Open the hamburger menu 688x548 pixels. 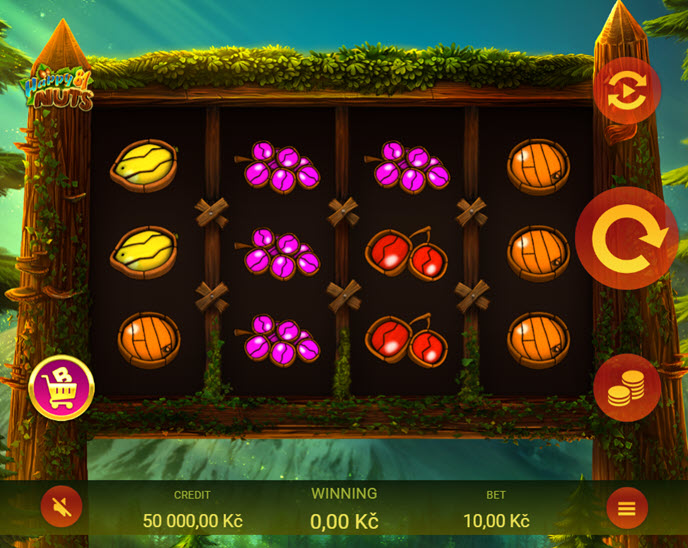click(x=627, y=508)
